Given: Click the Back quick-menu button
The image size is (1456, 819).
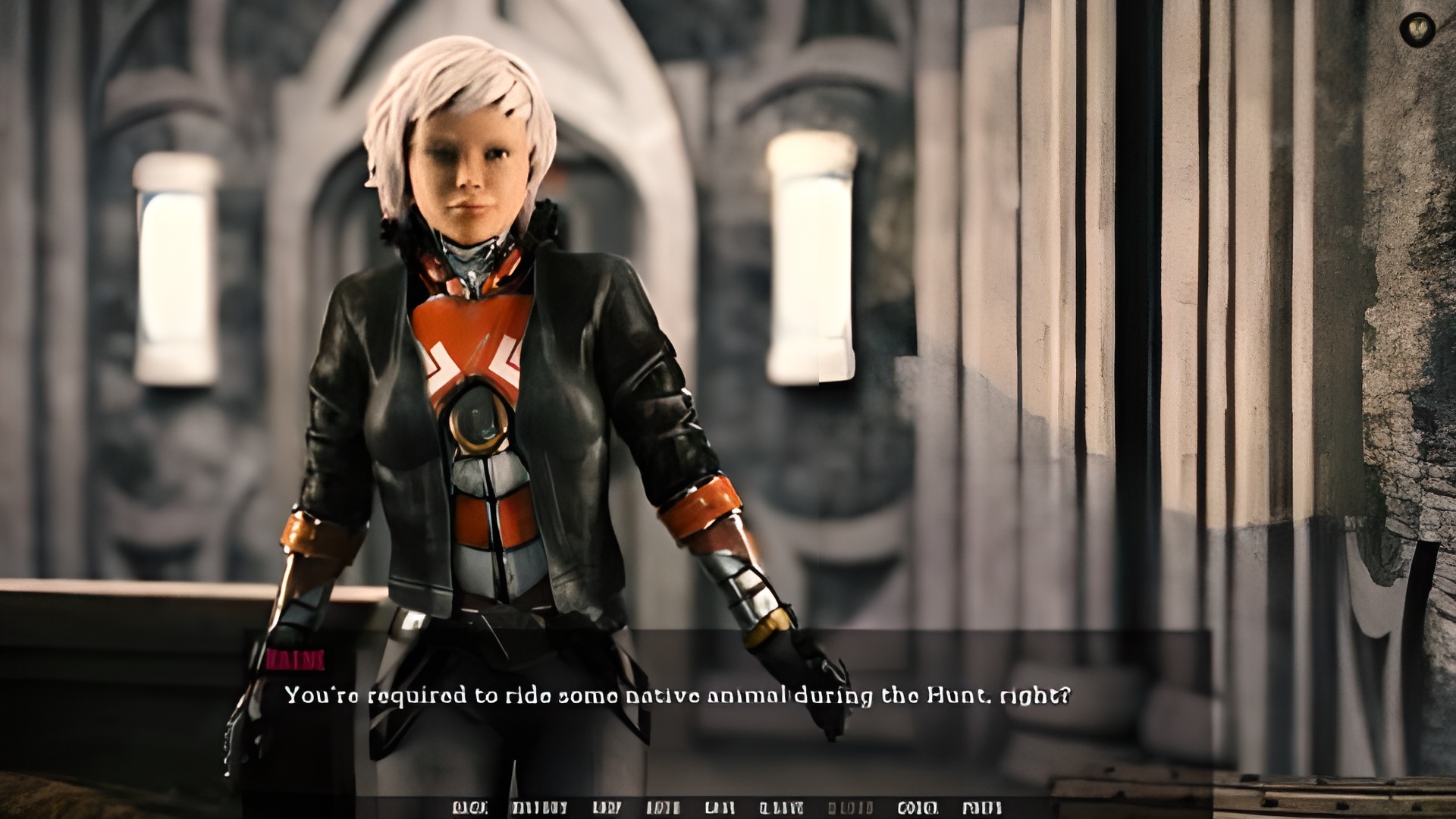Looking at the screenshot, I should [469, 808].
